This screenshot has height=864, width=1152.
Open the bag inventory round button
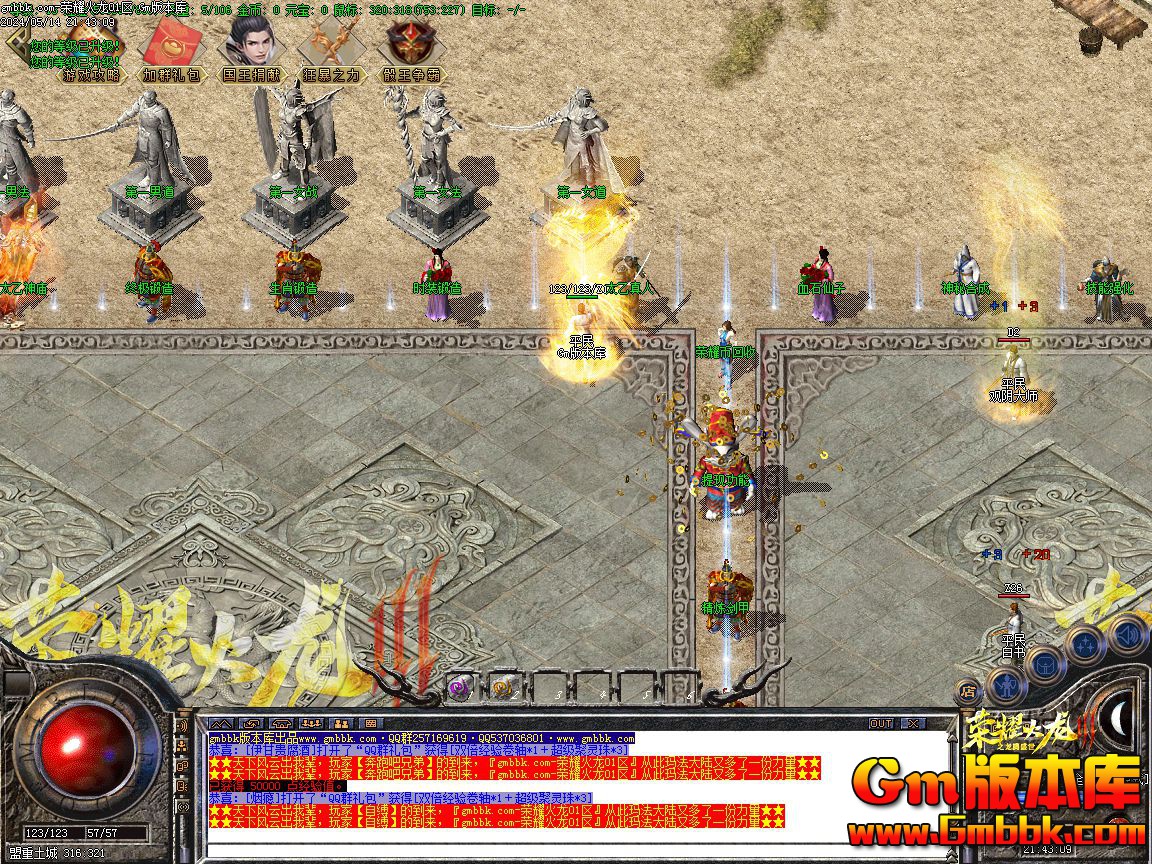click(1043, 662)
